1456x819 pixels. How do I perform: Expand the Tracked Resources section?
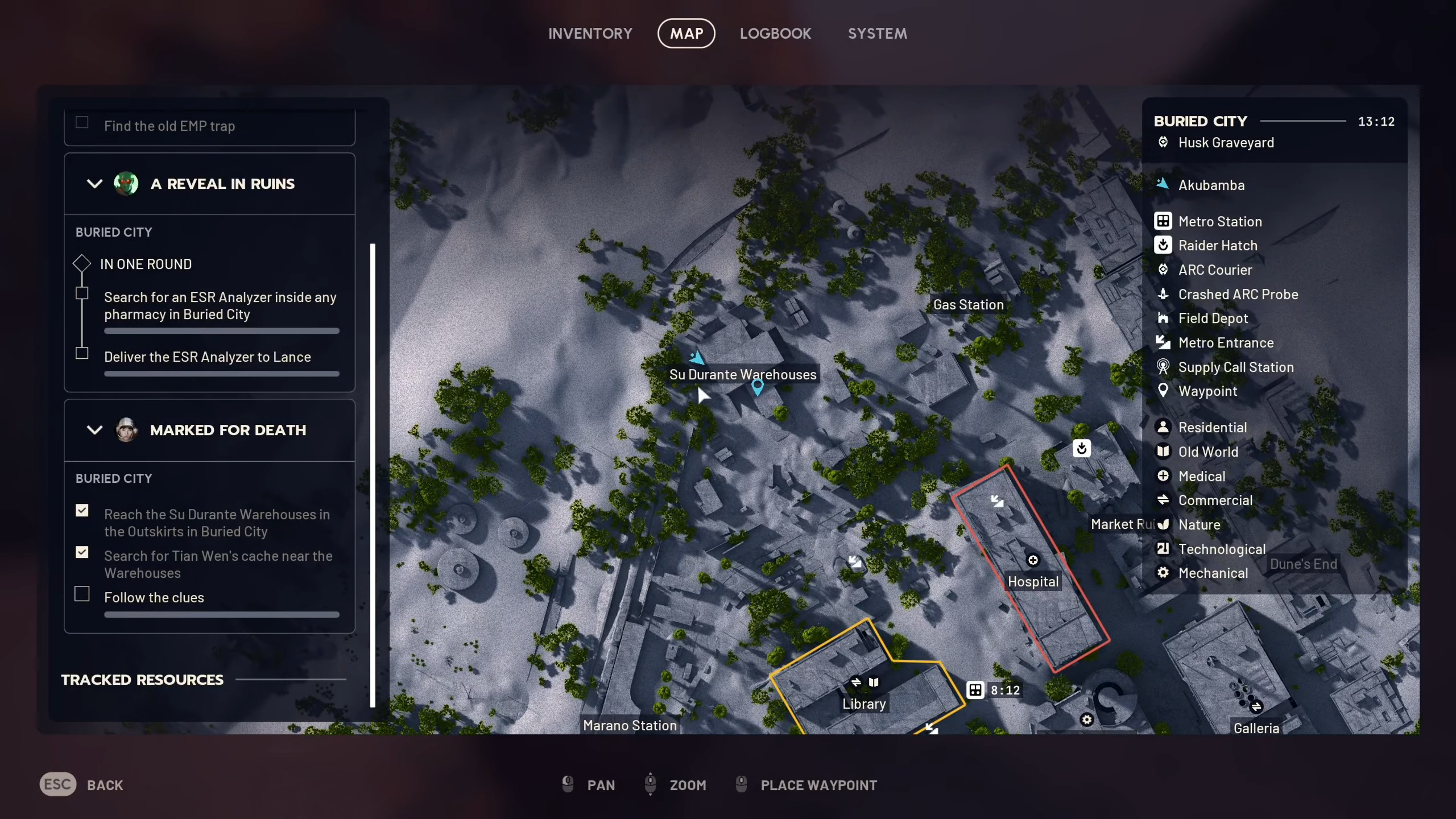[x=142, y=679]
